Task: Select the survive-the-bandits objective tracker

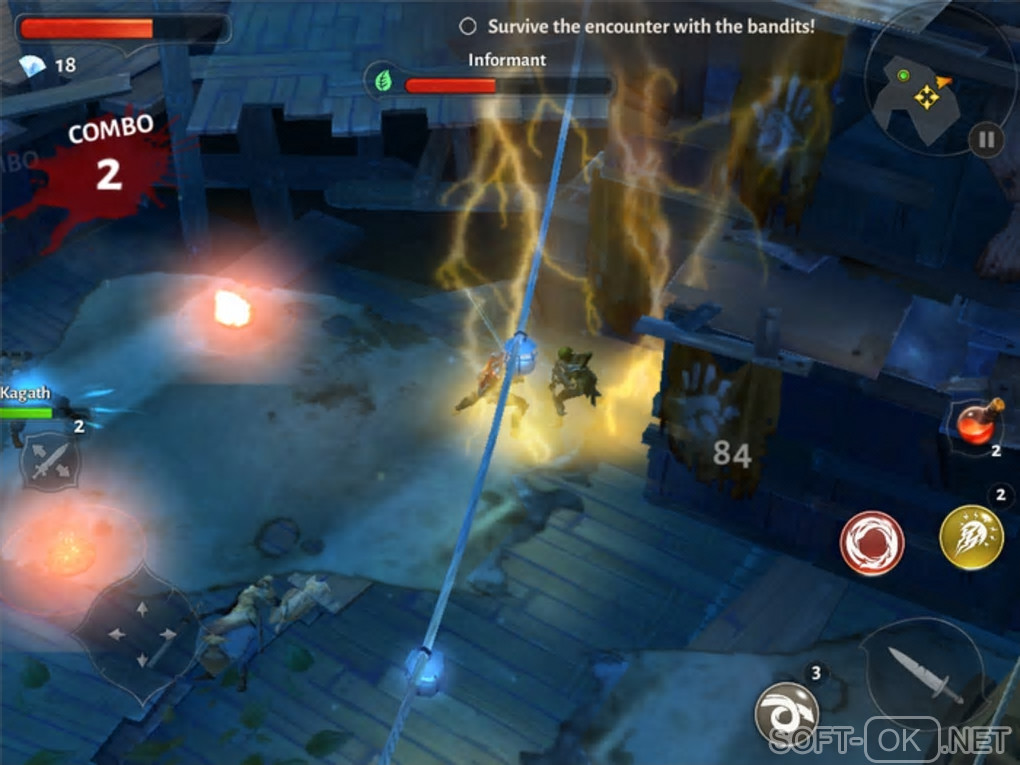Action: point(637,26)
